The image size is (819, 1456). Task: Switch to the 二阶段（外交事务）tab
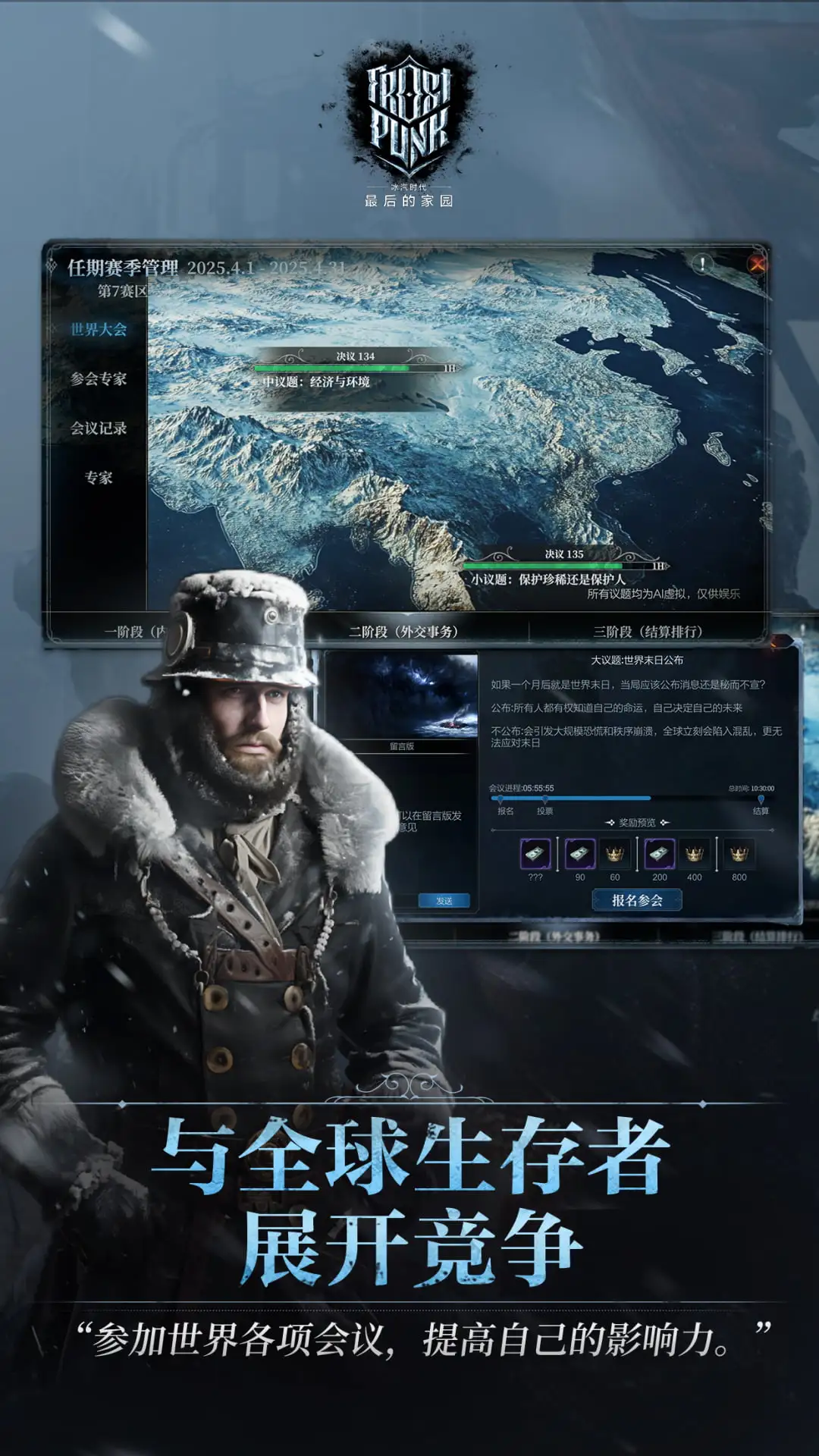403,632
